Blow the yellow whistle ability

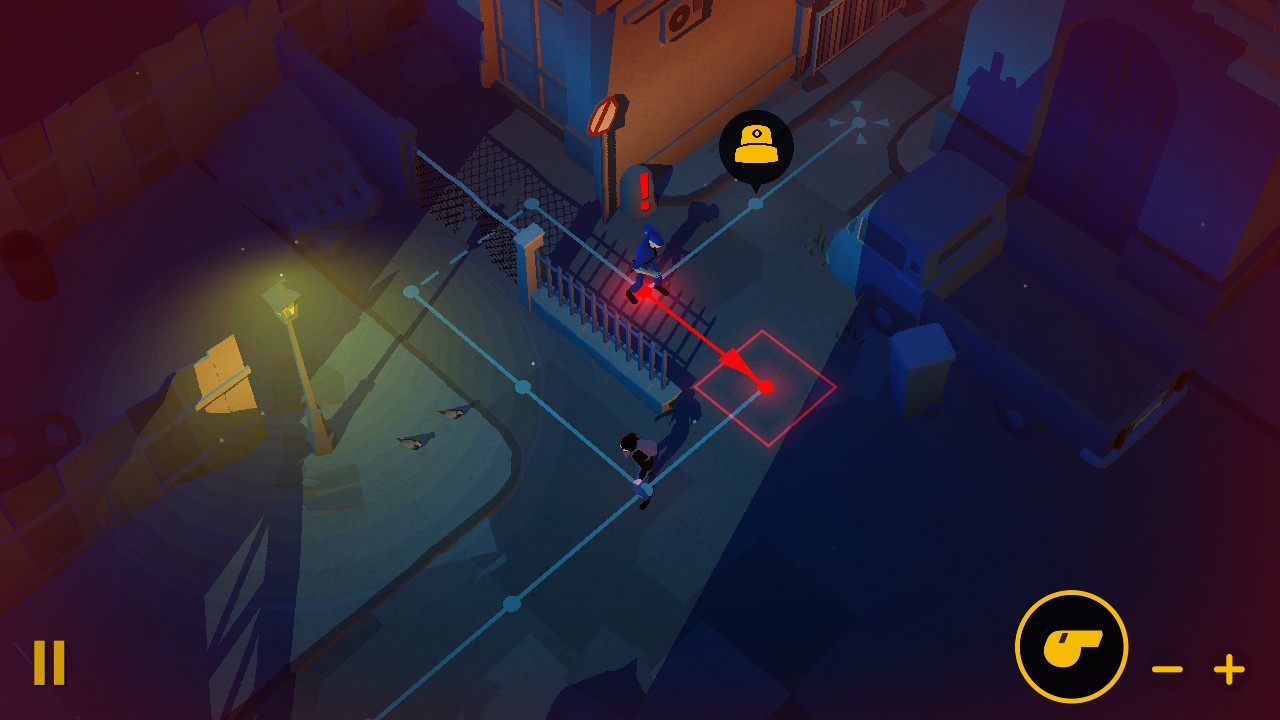point(1071,646)
